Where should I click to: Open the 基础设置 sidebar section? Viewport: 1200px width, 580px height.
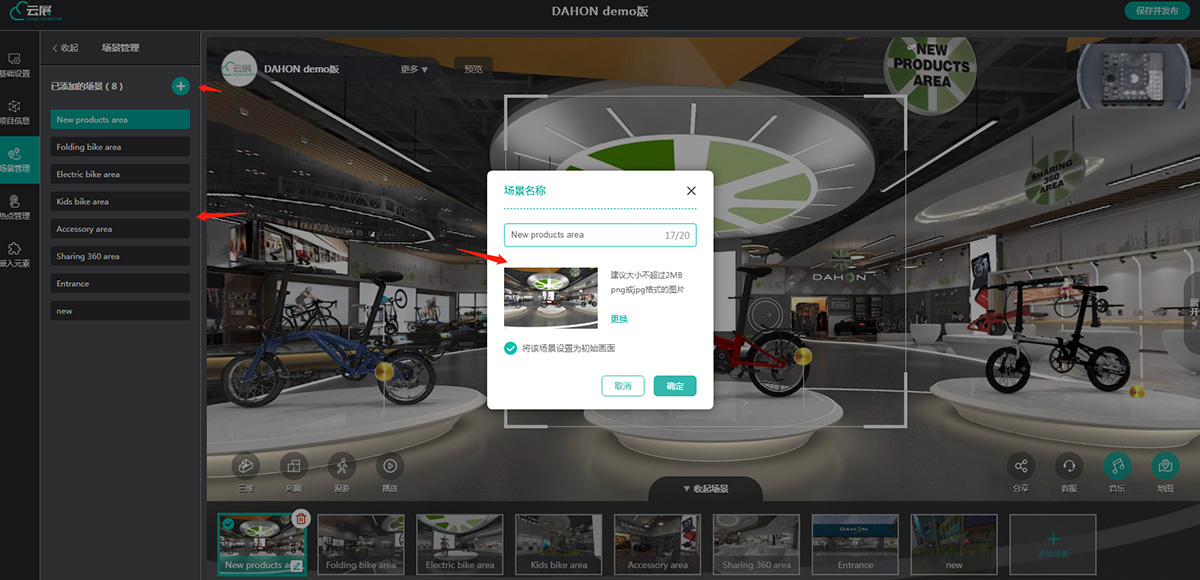coord(15,66)
